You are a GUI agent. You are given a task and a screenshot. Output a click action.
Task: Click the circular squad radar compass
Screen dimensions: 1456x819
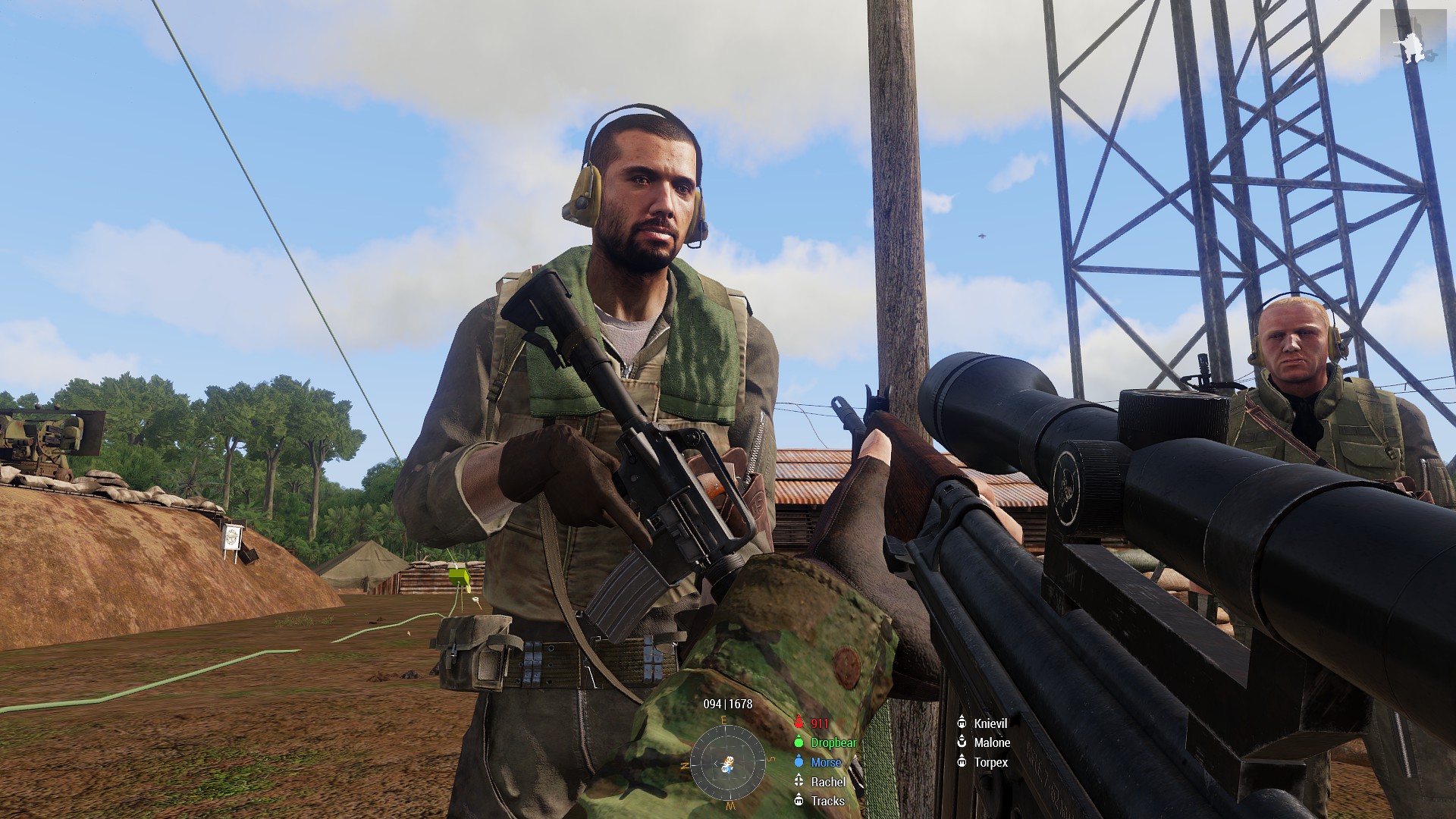point(727,761)
